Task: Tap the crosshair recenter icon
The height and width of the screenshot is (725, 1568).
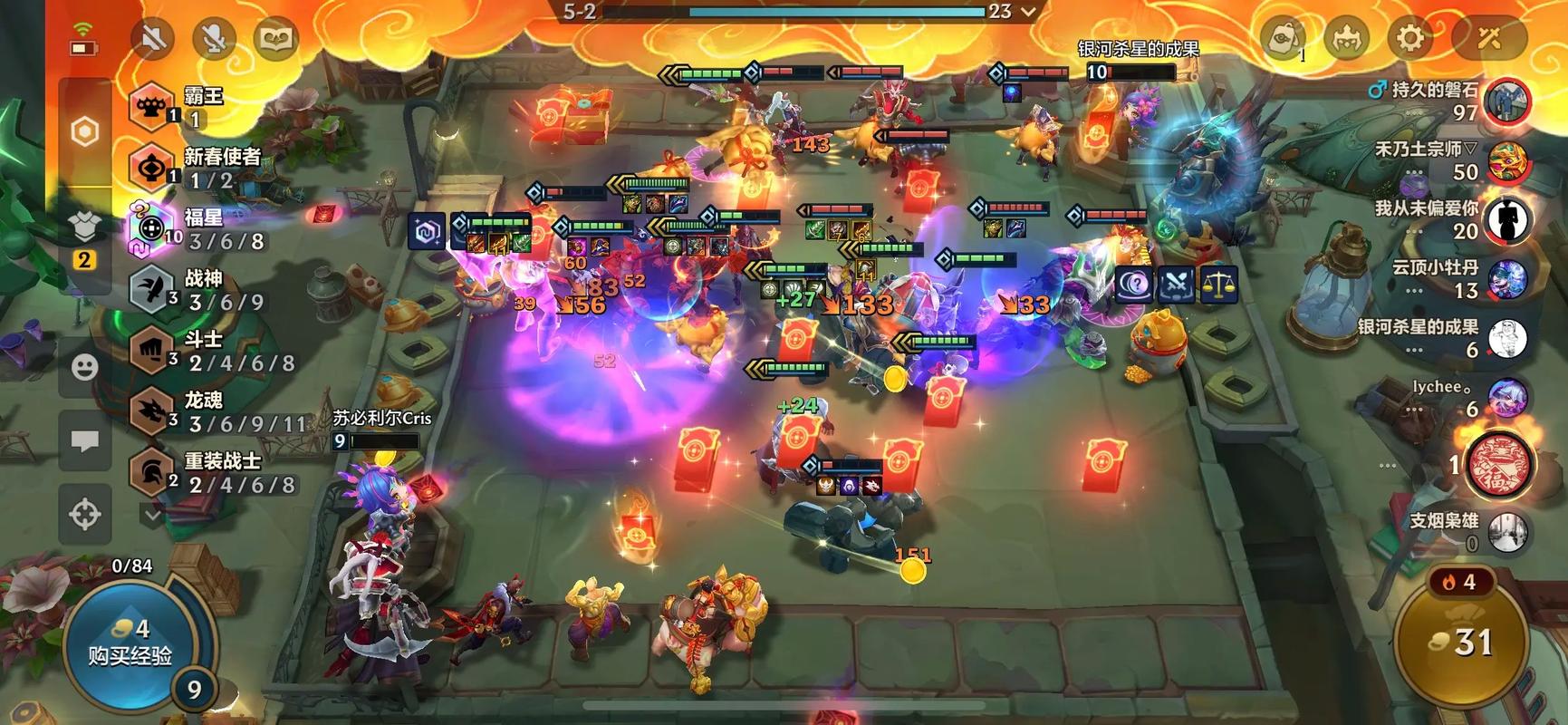Action: 85,514
